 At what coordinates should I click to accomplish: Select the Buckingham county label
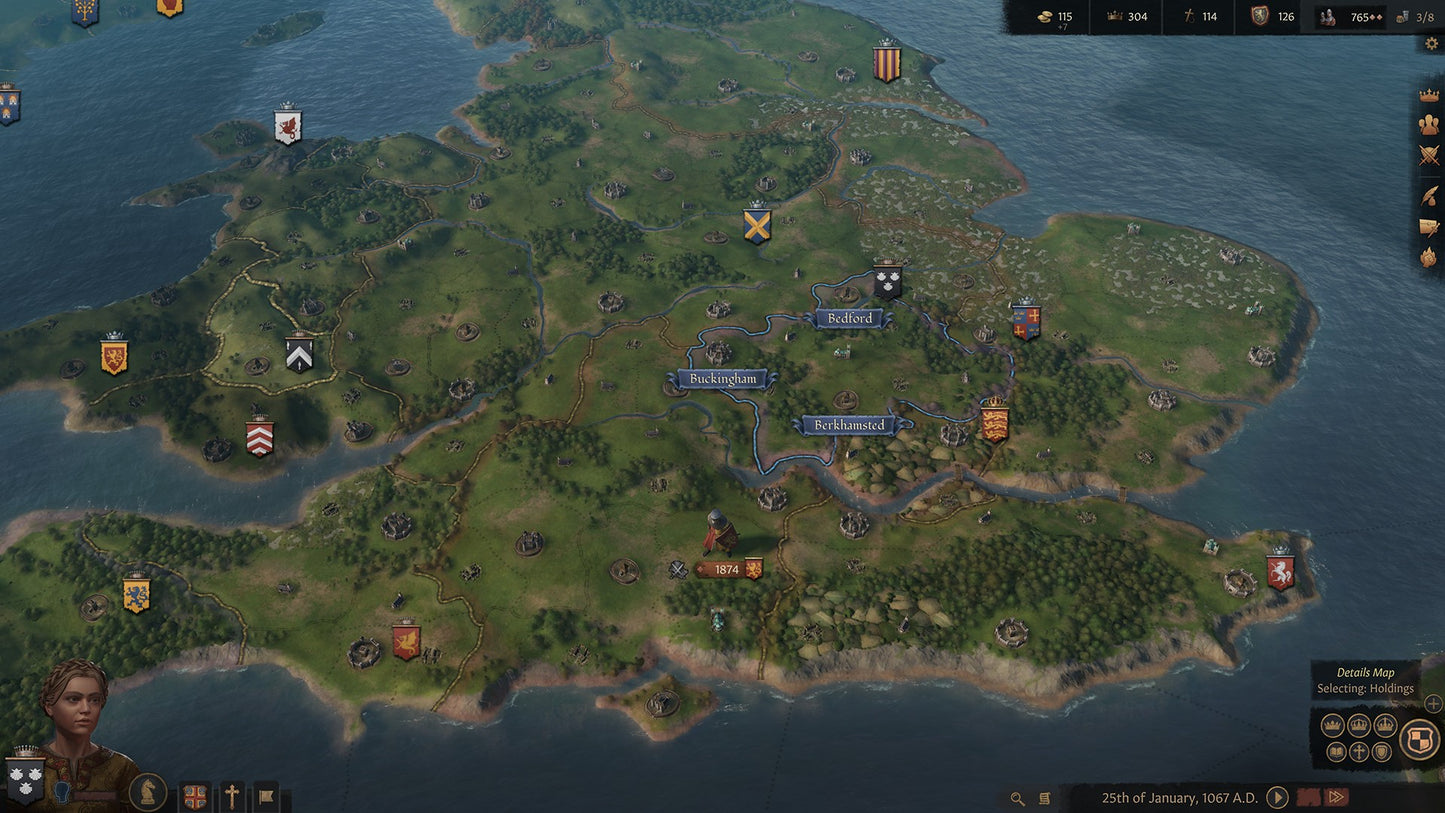point(722,379)
